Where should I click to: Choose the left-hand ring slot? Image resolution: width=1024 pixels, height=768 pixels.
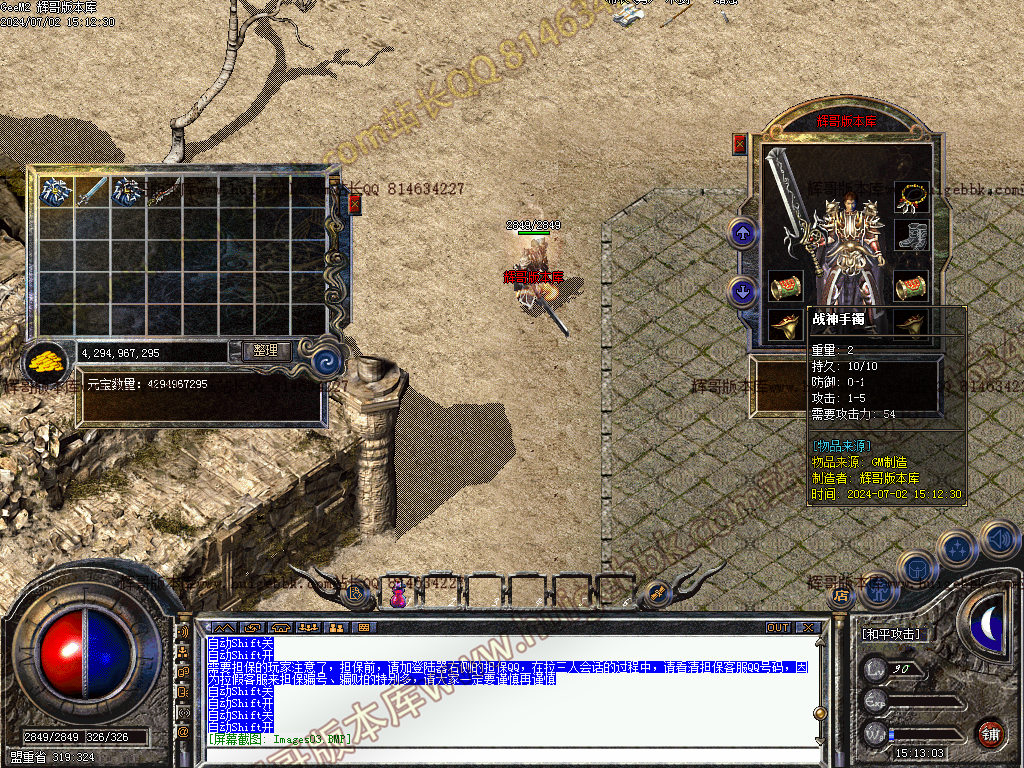click(784, 324)
